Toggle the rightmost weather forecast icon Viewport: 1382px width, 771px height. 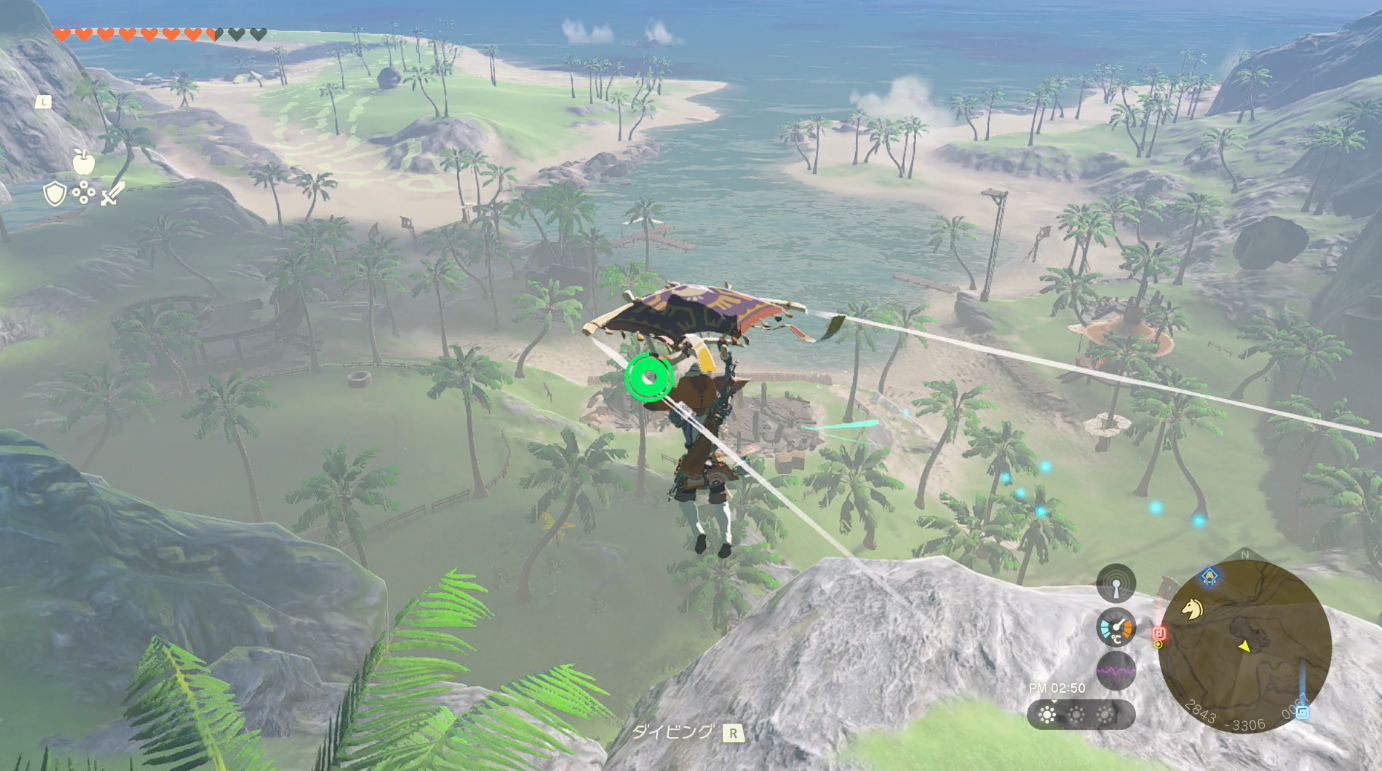click(x=1105, y=716)
